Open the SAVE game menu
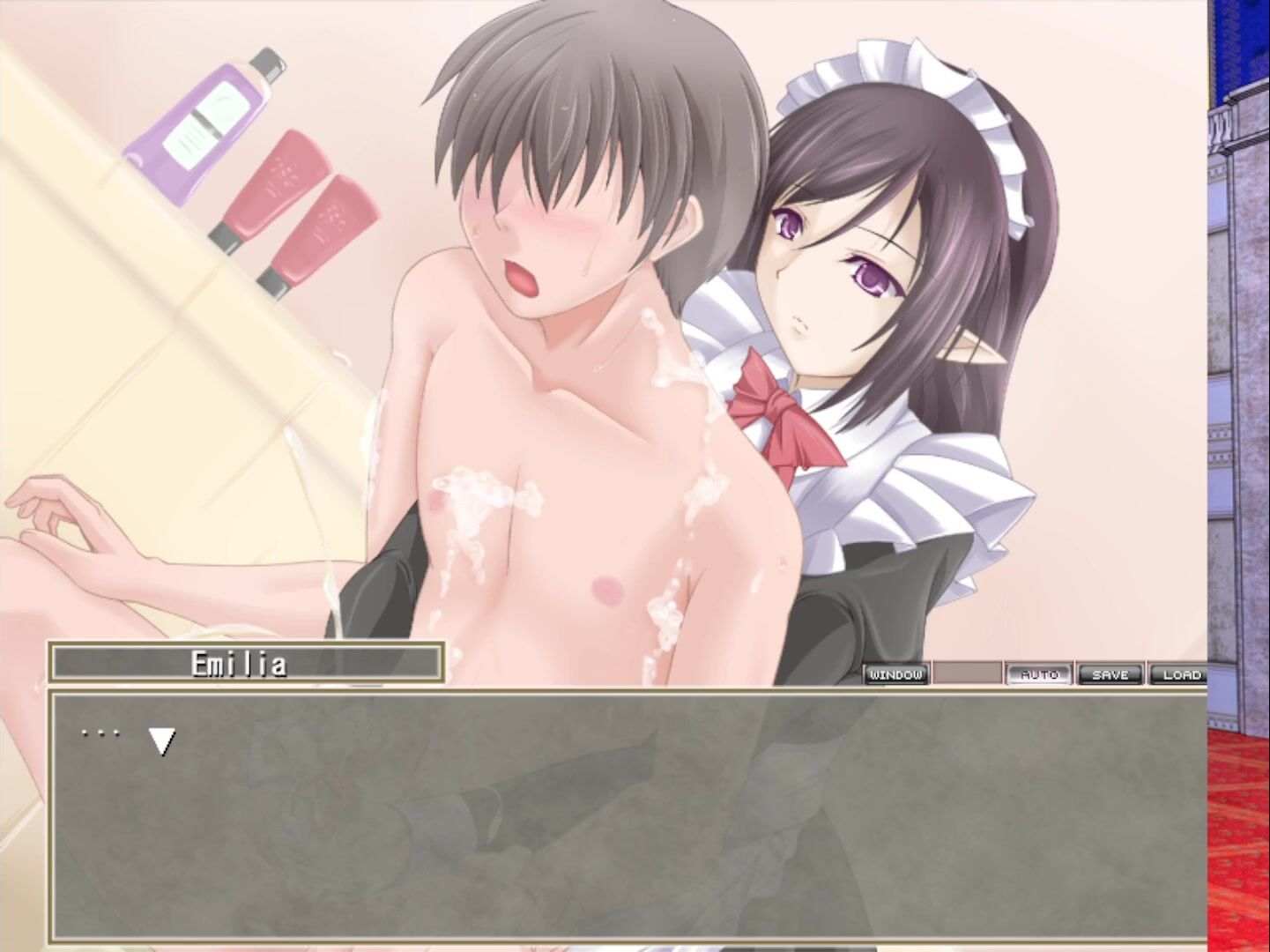The image size is (1270, 952). (1110, 674)
